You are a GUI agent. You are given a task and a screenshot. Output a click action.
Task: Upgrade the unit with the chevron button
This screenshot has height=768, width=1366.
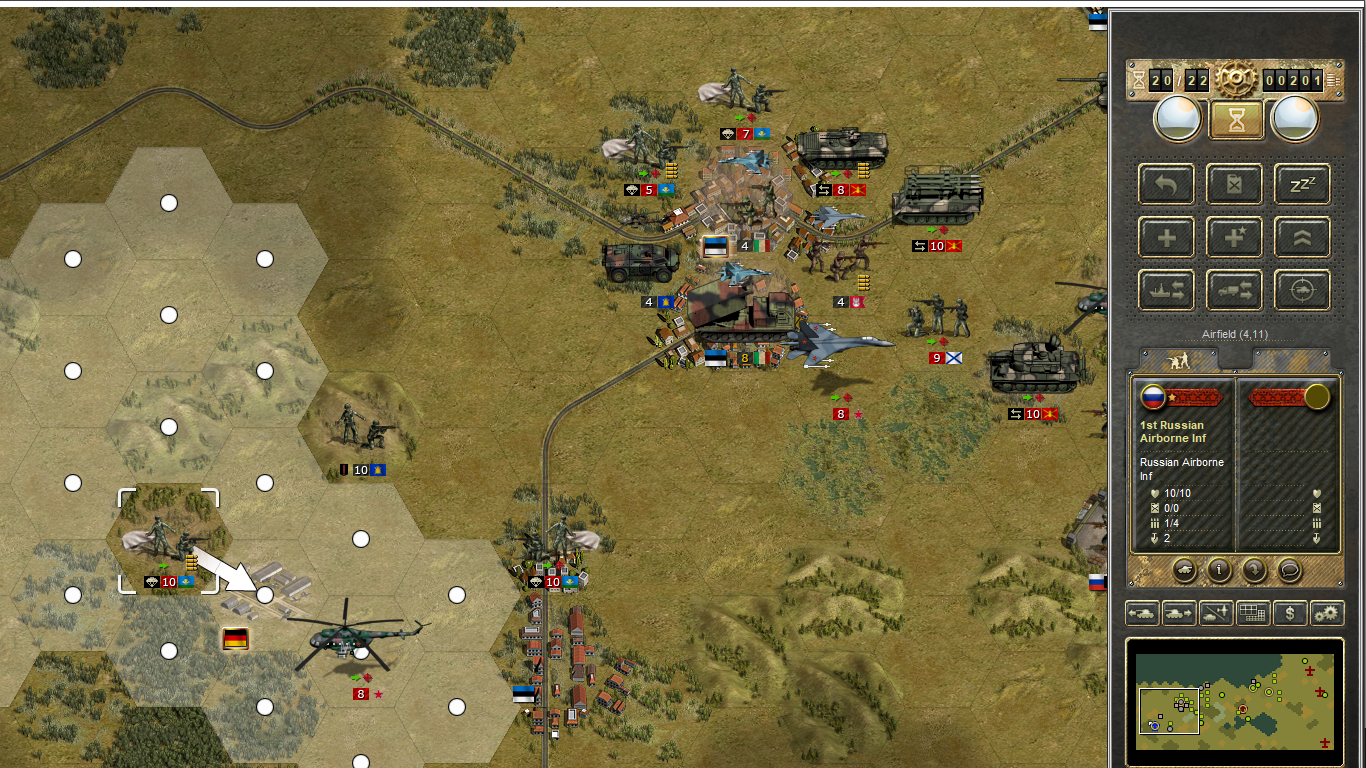coord(1302,238)
